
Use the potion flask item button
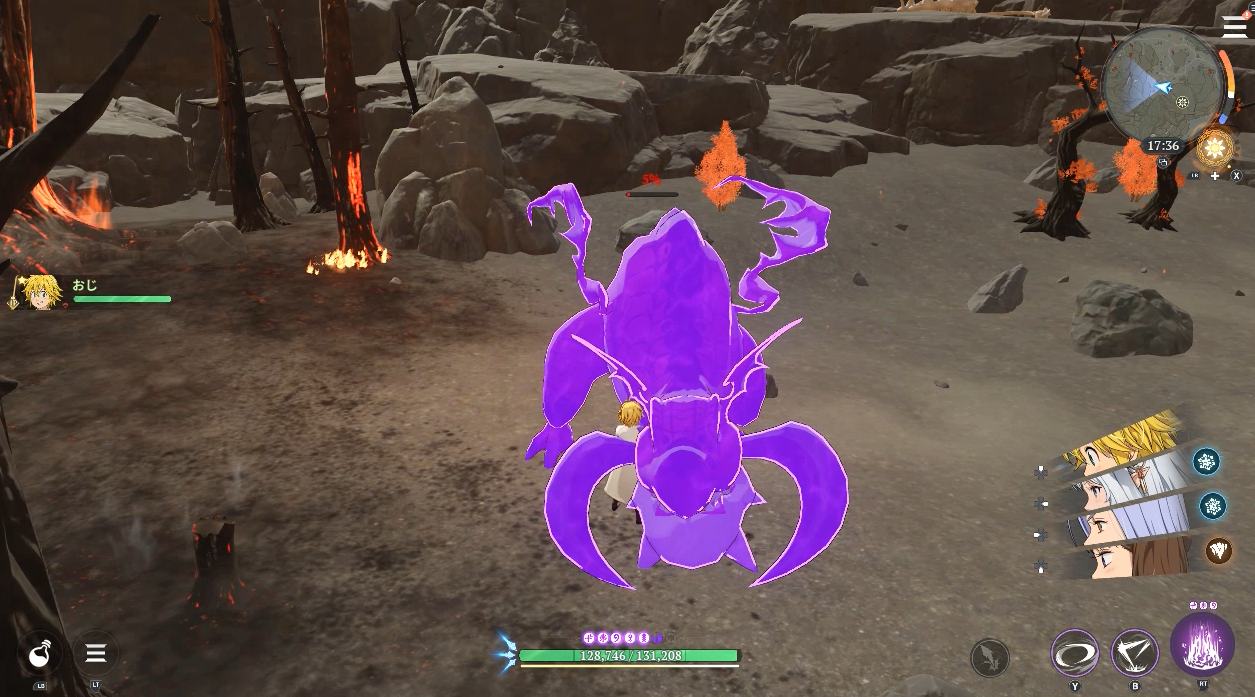pyautogui.click(x=40, y=654)
